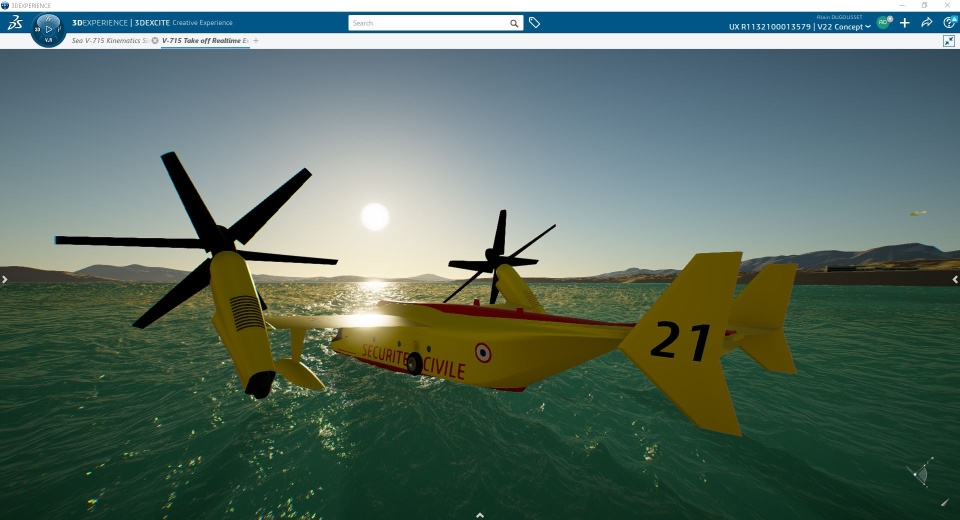Screen dimensions: 960x520
Task: Open the tag icon beside search
Action: tap(535, 23)
